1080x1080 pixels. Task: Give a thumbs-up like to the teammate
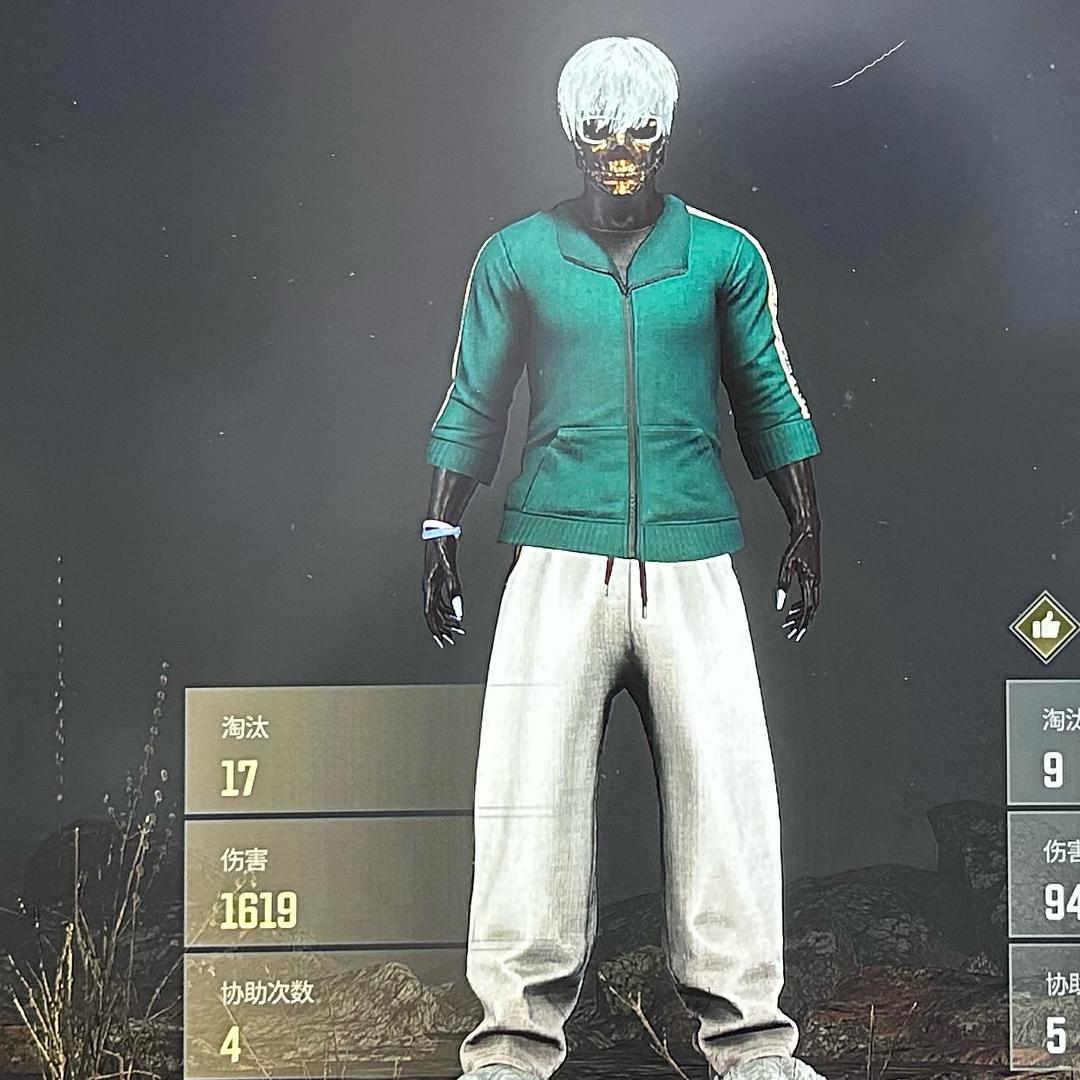pos(1044,627)
